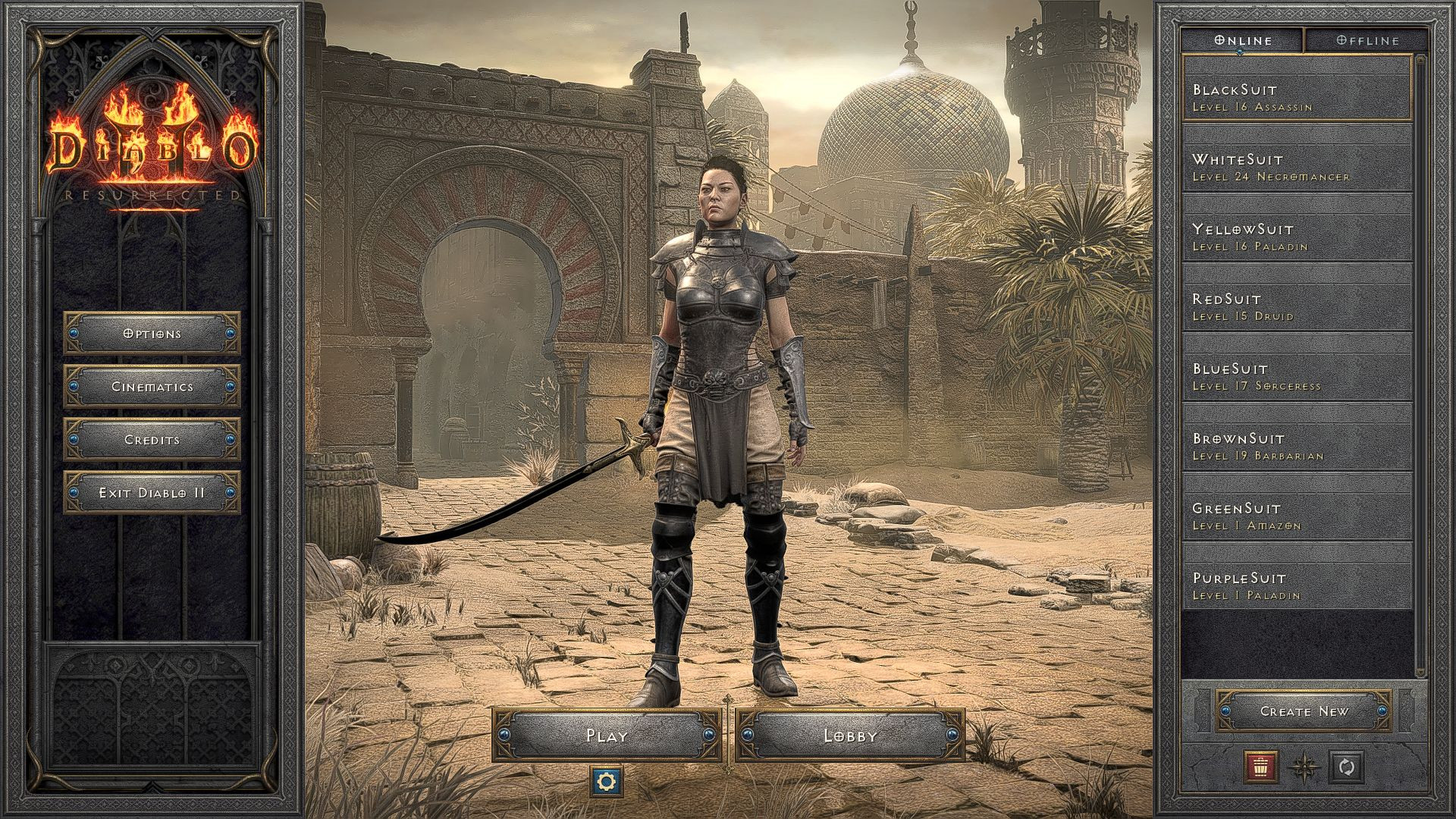Viewport: 1456px width, 819px height.
Task: Click Exit Diablo II
Action: [x=151, y=492]
